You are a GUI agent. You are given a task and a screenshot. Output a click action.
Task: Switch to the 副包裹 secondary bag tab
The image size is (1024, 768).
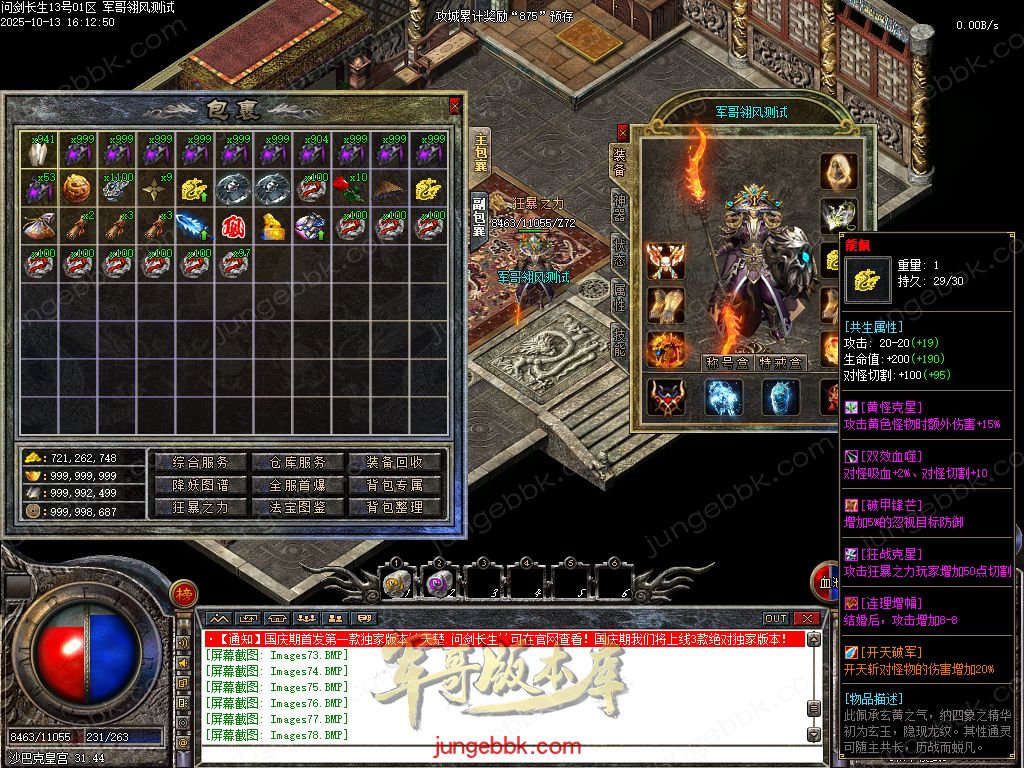click(479, 217)
